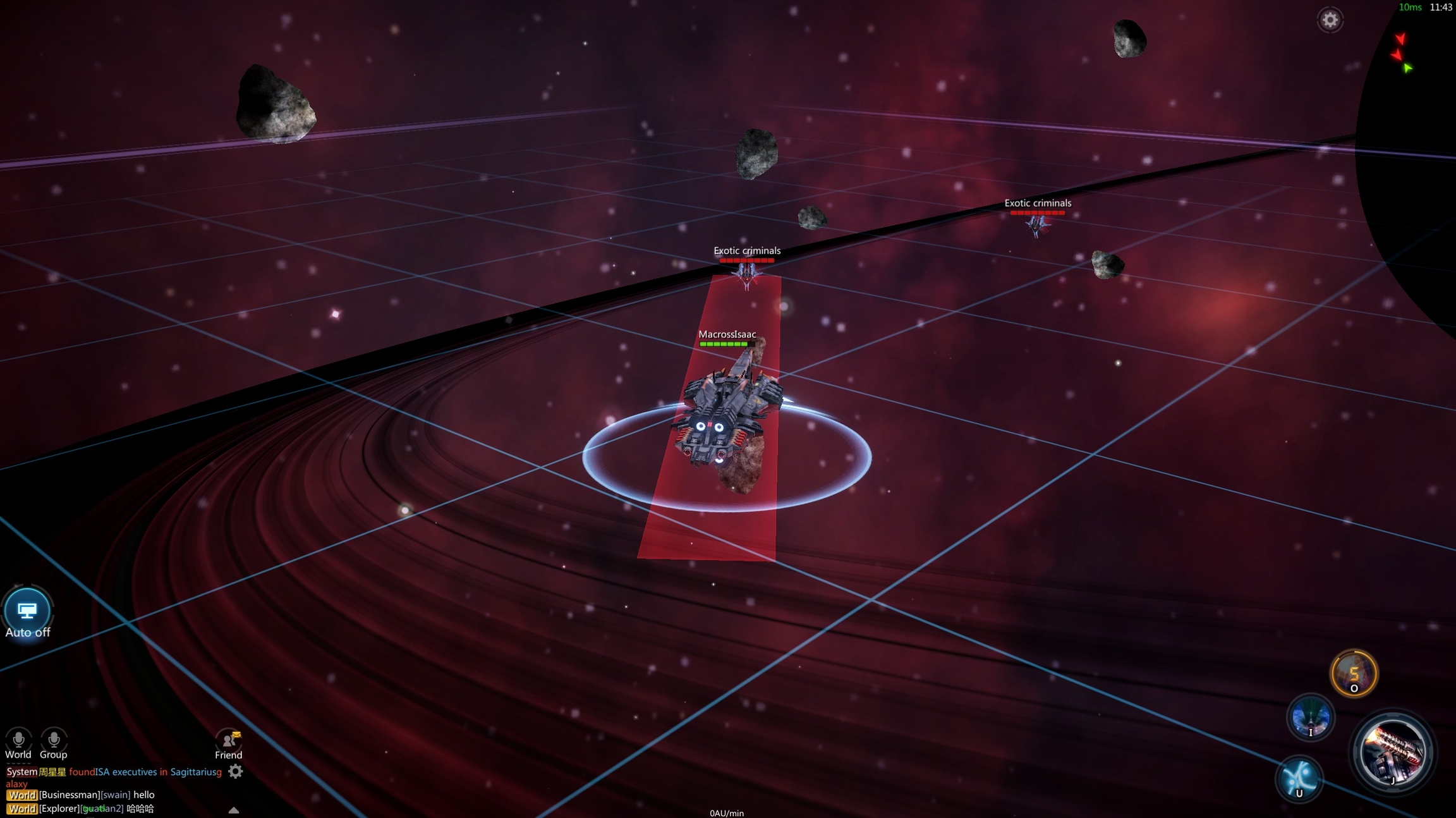Activate the World voice chat microphone
This screenshot has height=818, width=1456.
(x=18, y=739)
